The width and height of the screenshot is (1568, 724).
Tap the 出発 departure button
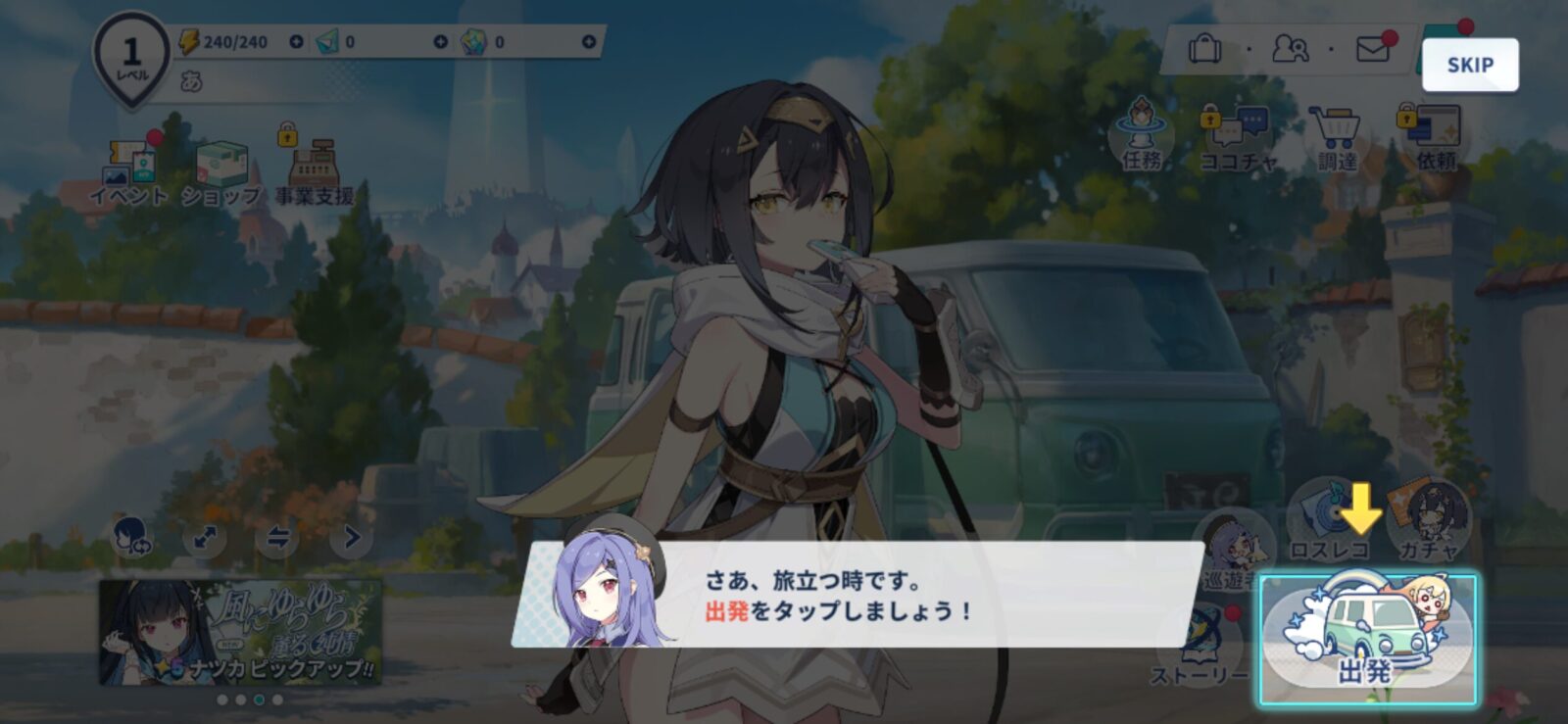tap(1367, 639)
